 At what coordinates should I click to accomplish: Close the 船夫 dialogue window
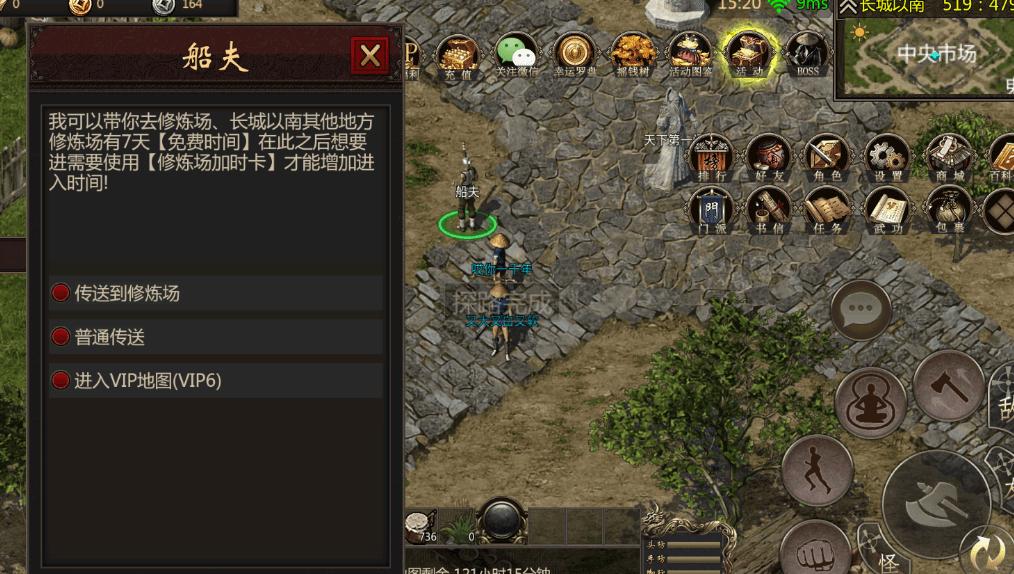pos(370,56)
